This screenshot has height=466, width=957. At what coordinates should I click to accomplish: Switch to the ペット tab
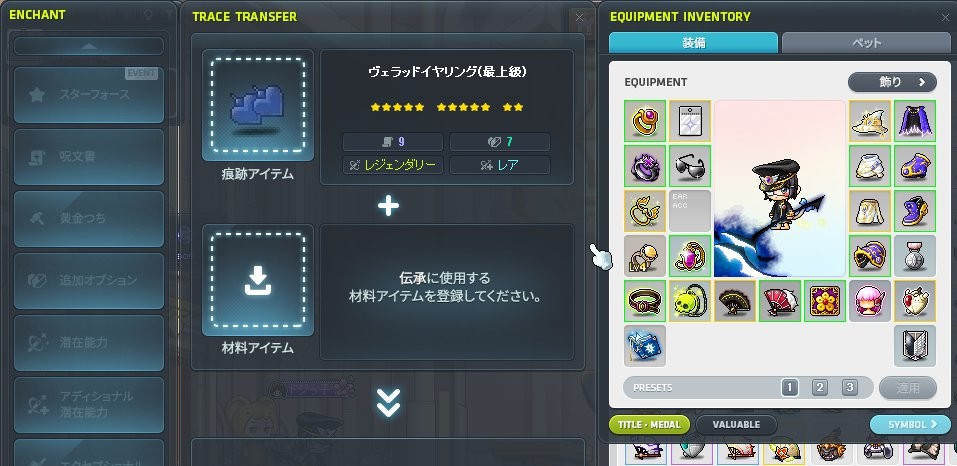coord(866,44)
